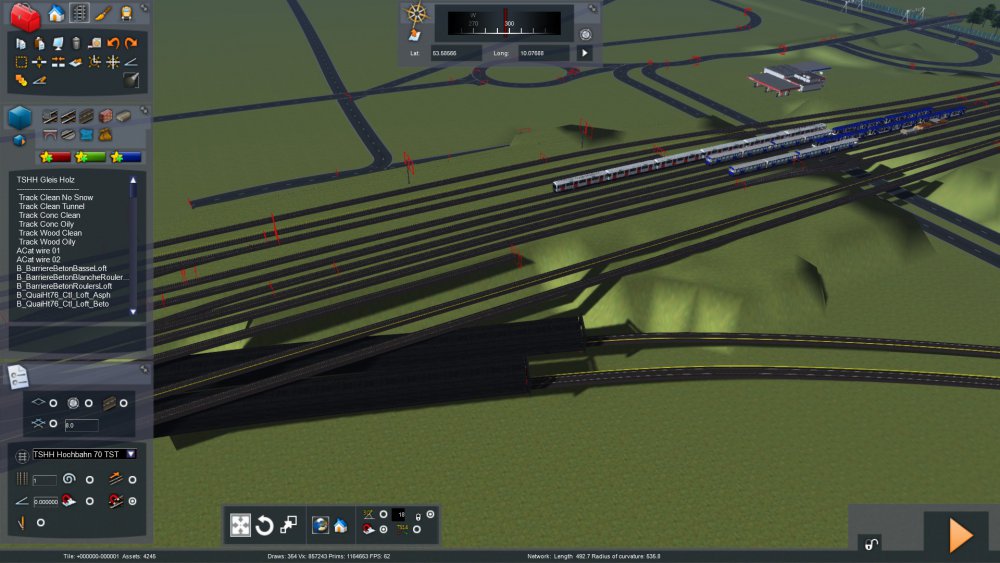This screenshot has width=1000, height=563.
Task: Redo with the right-curving orange arrow
Action: pos(131,43)
